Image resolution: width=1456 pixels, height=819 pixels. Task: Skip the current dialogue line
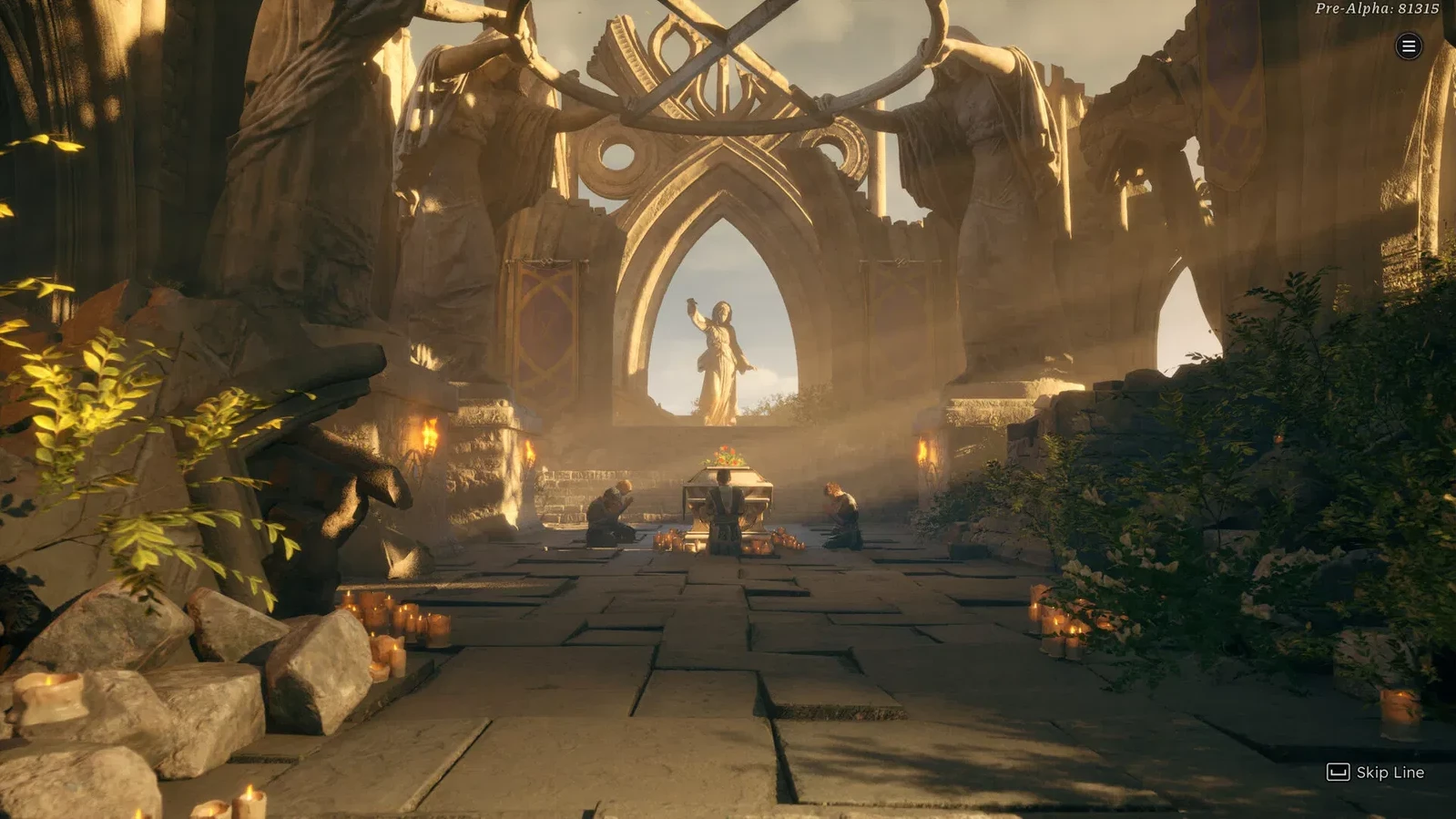click(1375, 773)
